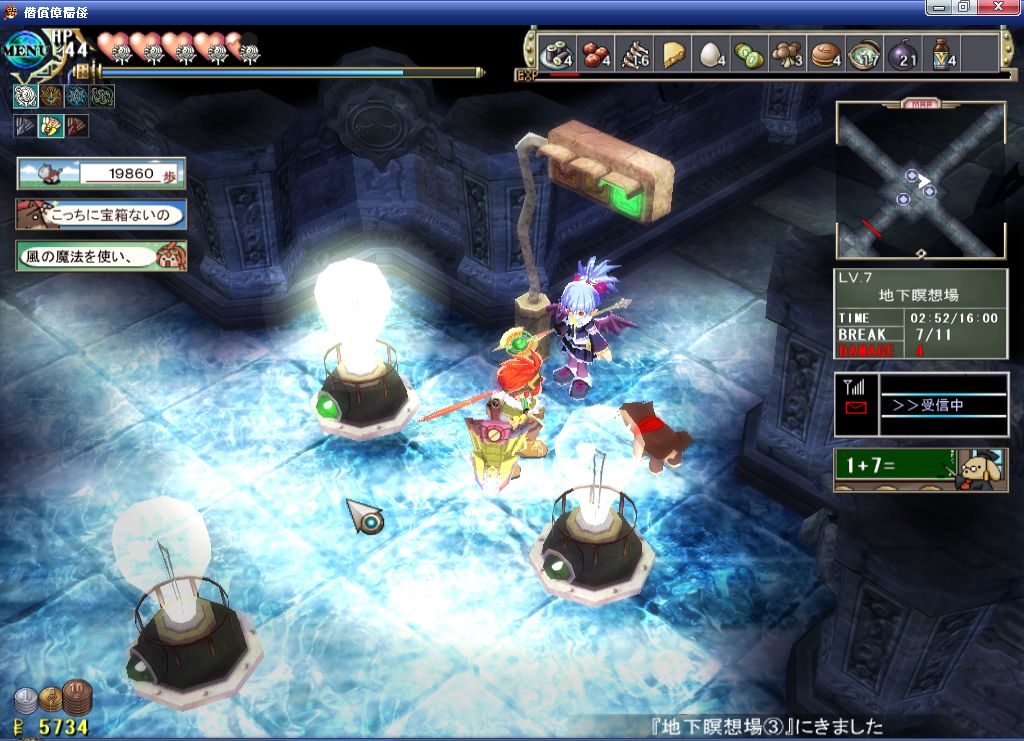1024x741 pixels.
Task: Choose the black bomb item
Action: point(902,54)
